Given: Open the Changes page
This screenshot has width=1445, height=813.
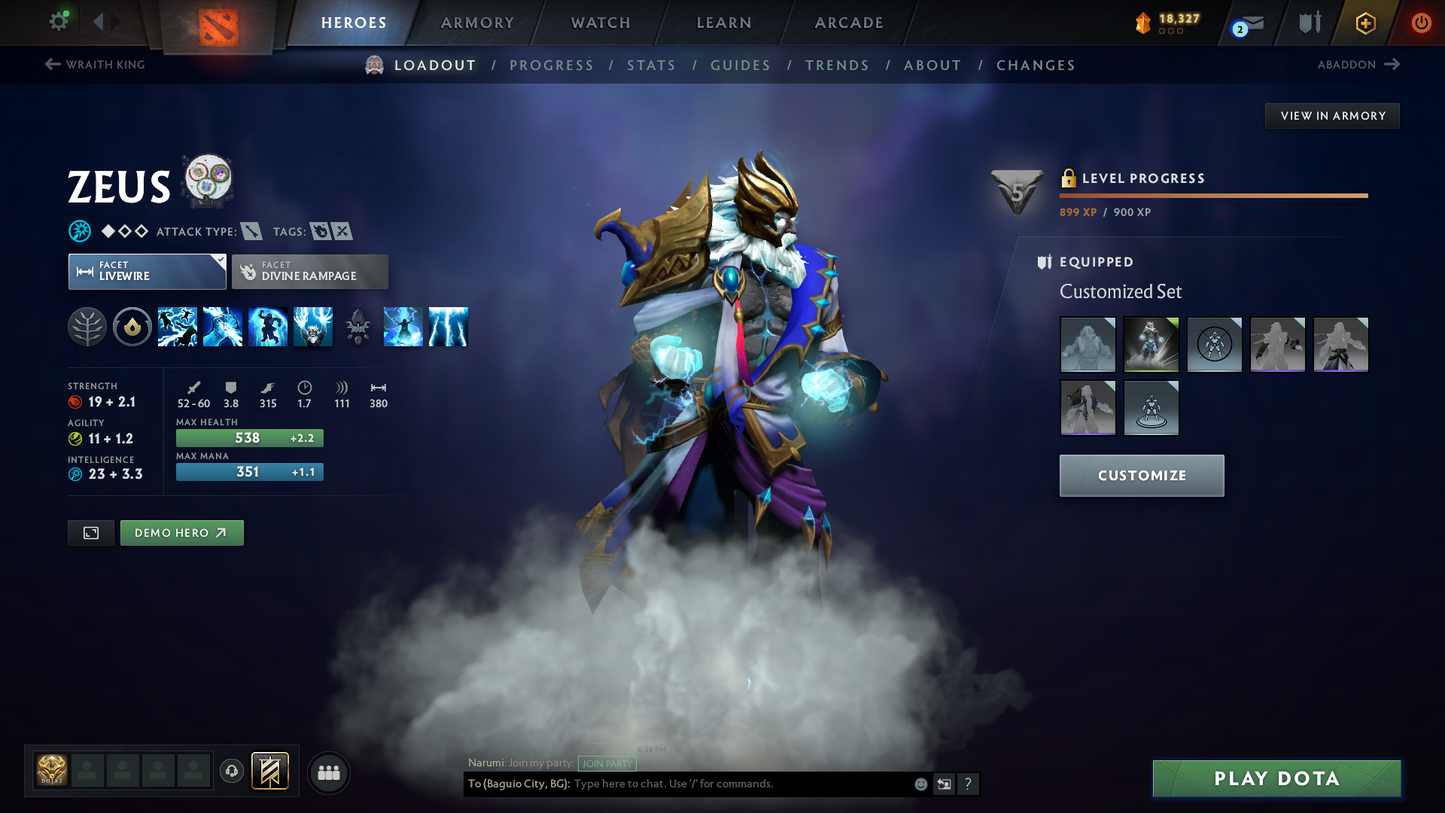Looking at the screenshot, I should (x=1035, y=65).
